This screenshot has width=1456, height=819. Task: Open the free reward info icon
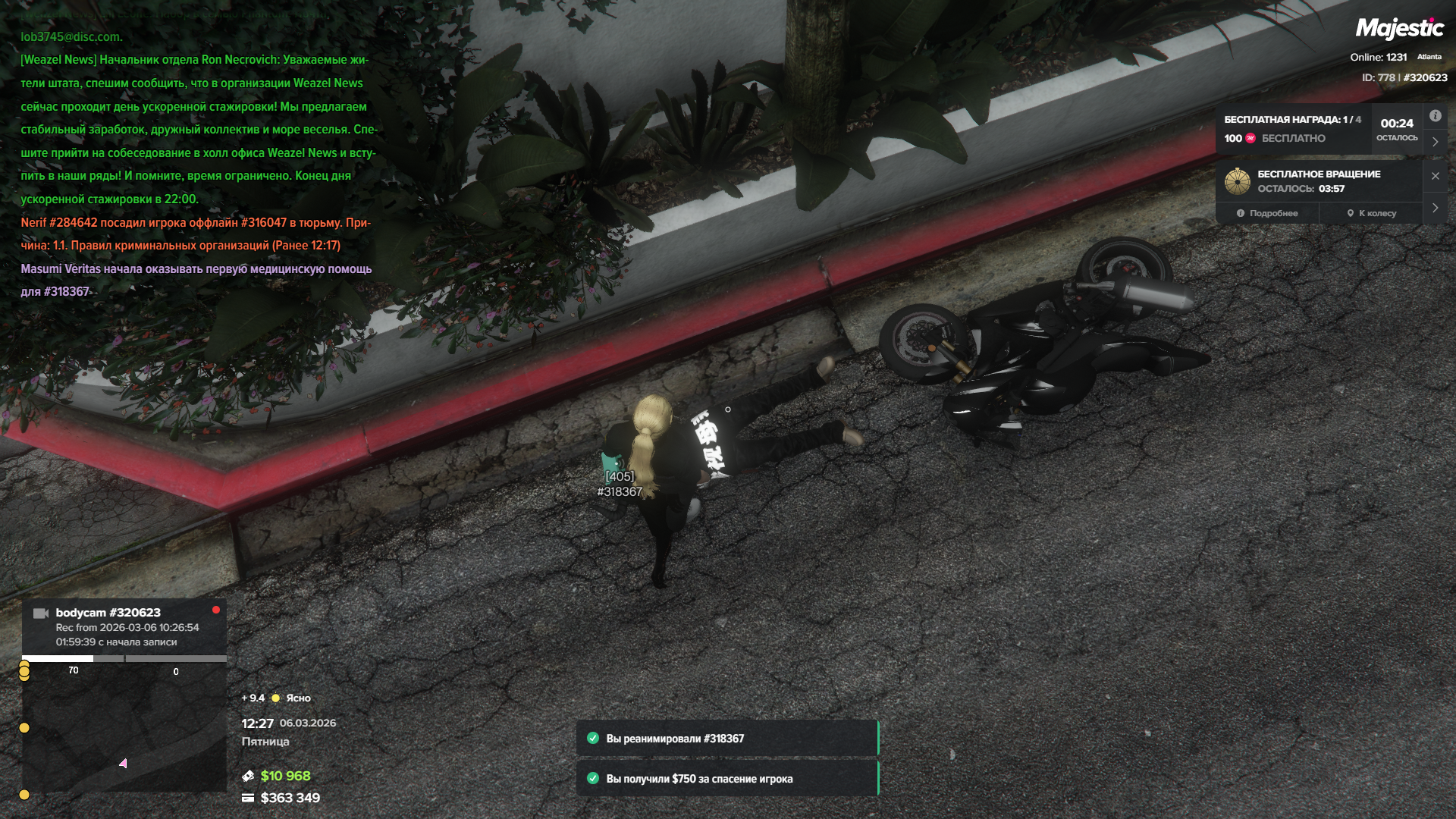pos(1435,116)
